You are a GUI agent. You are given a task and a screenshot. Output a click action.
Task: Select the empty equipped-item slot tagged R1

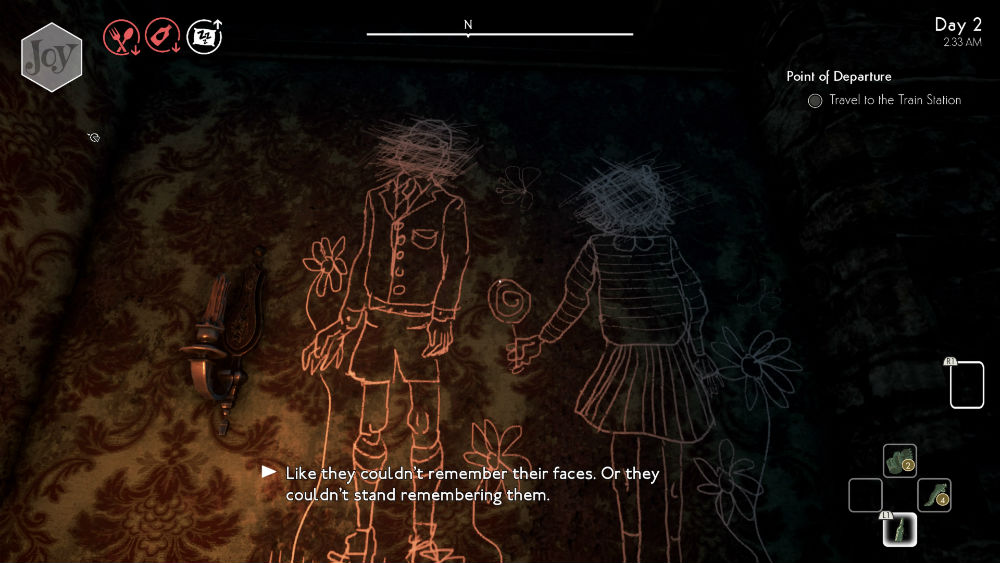(x=966, y=385)
